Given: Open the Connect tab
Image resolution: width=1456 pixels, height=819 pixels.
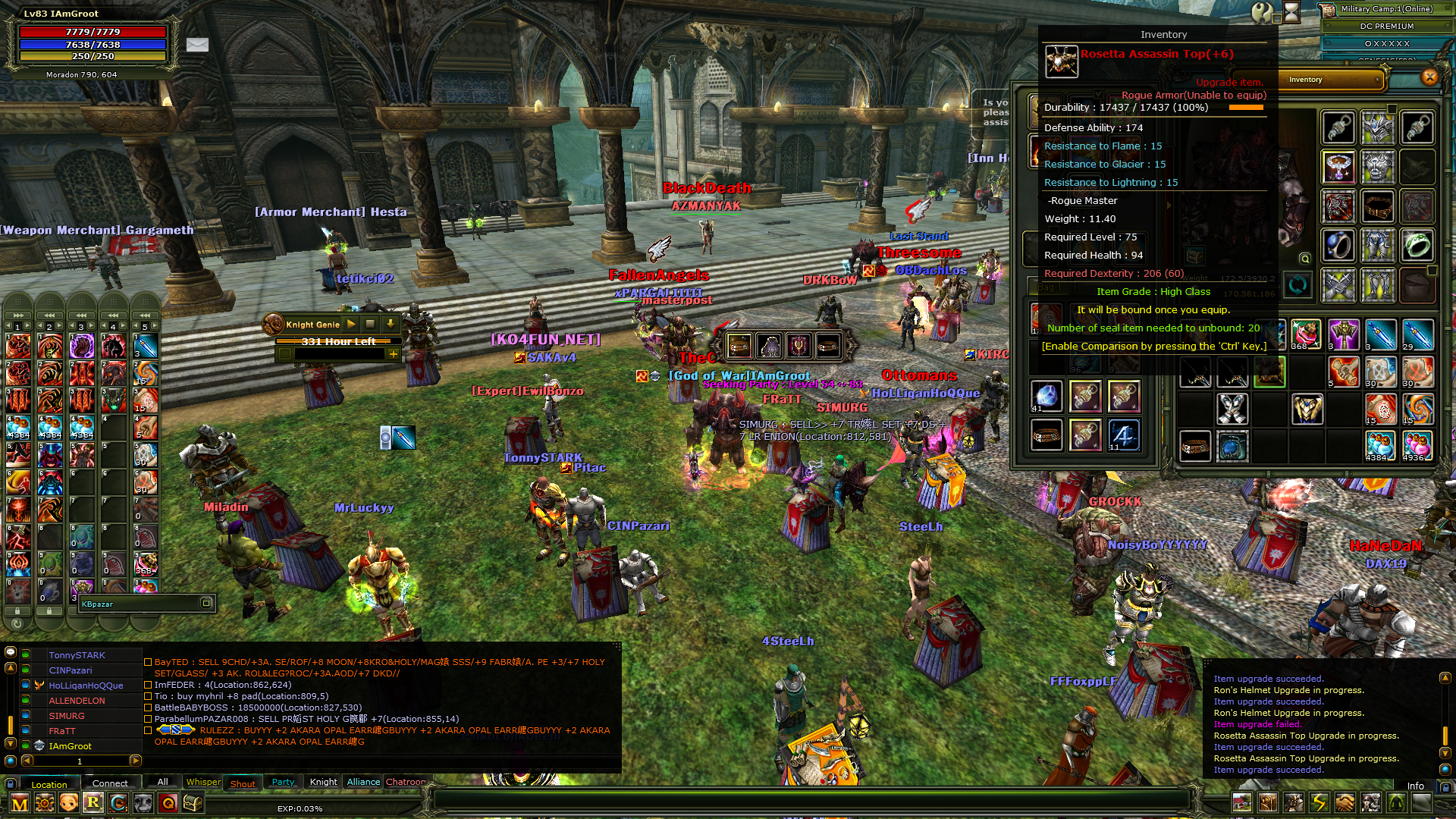Looking at the screenshot, I should coord(110,783).
